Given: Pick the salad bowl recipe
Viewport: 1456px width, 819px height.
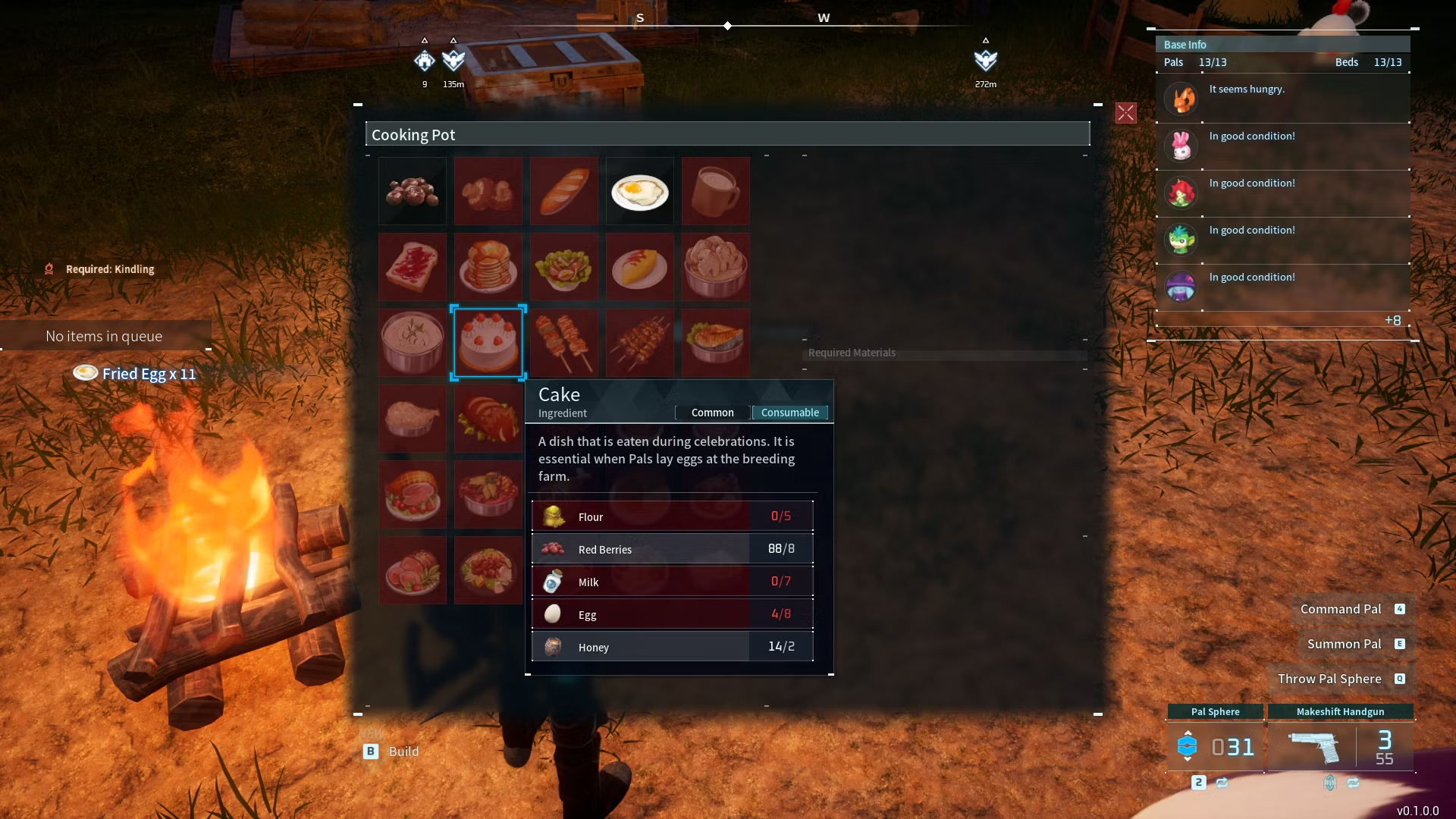Looking at the screenshot, I should [563, 267].
